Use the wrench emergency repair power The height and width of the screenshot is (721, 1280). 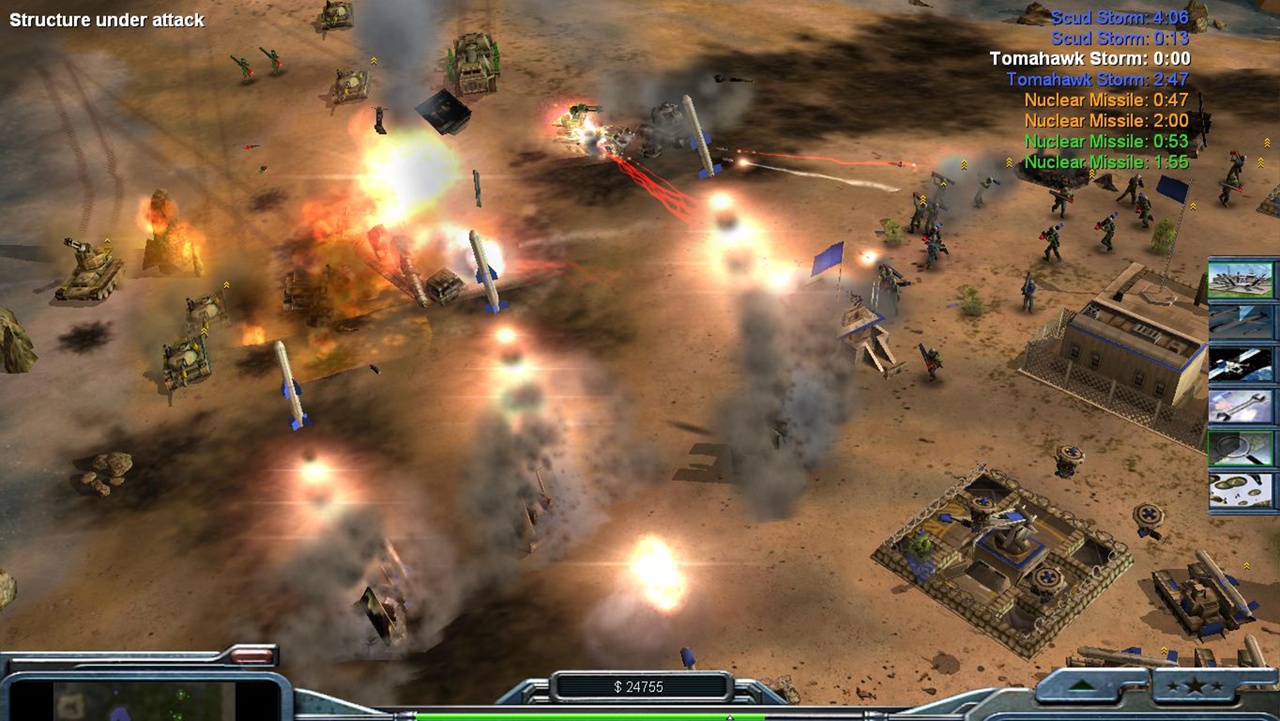pyautogui.click(x=1242, y=406)
